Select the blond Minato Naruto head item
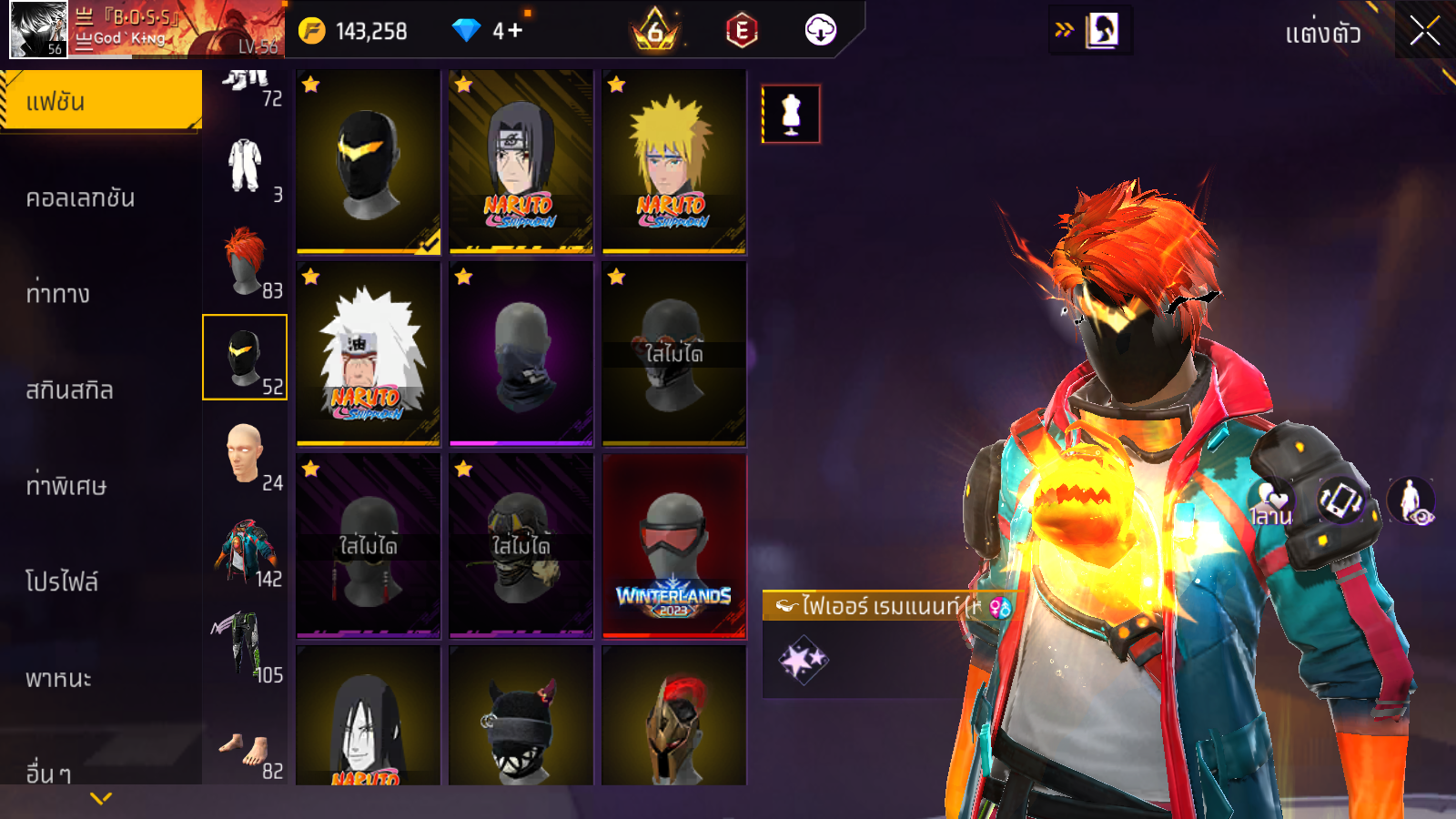The width and height of the screenshot is (1456, 819). pyautogui.click(x=673, y=161)
